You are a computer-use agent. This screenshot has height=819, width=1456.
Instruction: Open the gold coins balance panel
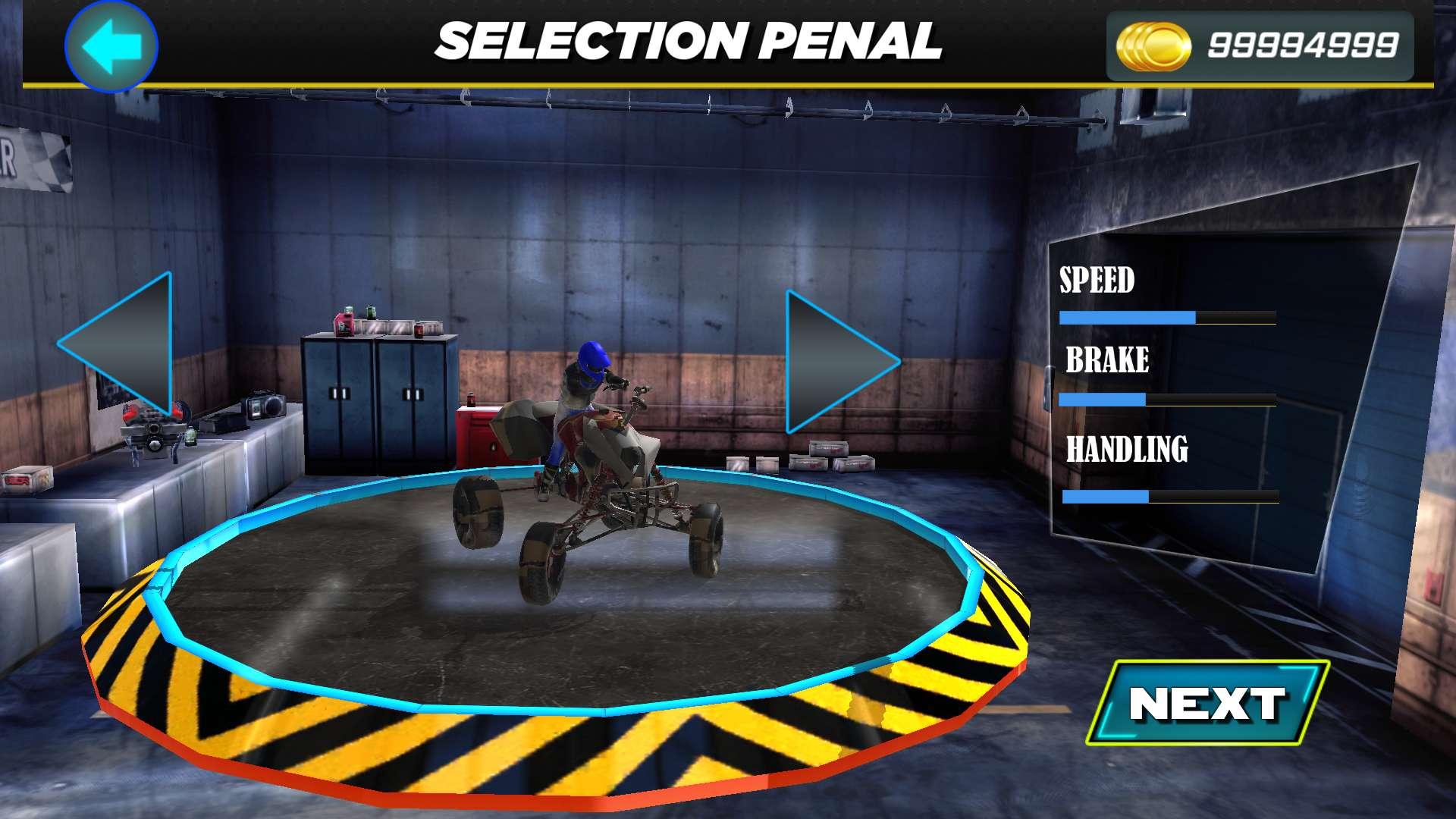click(x=1260, y=46)
